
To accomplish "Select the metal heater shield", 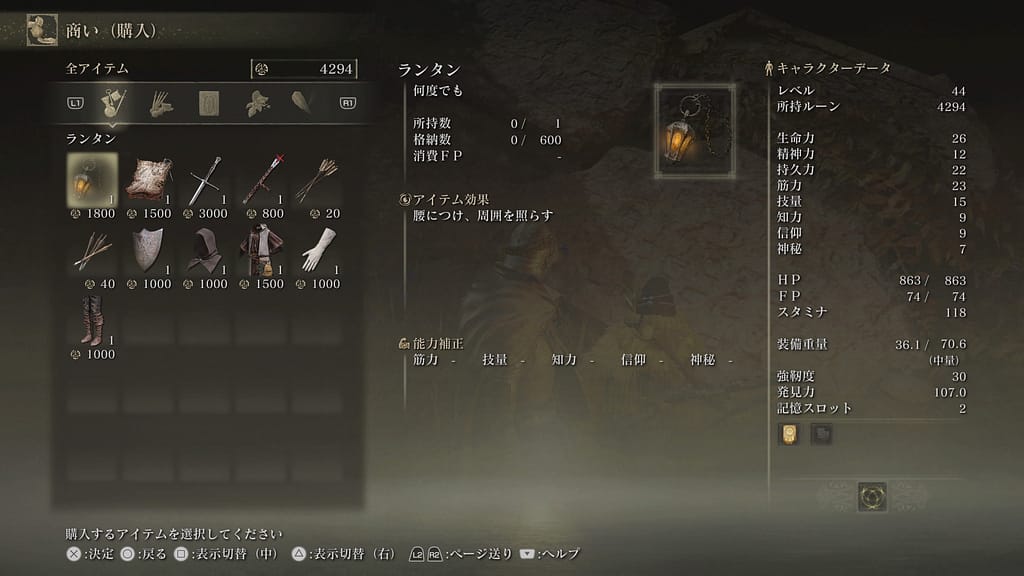I will (149, 249).
